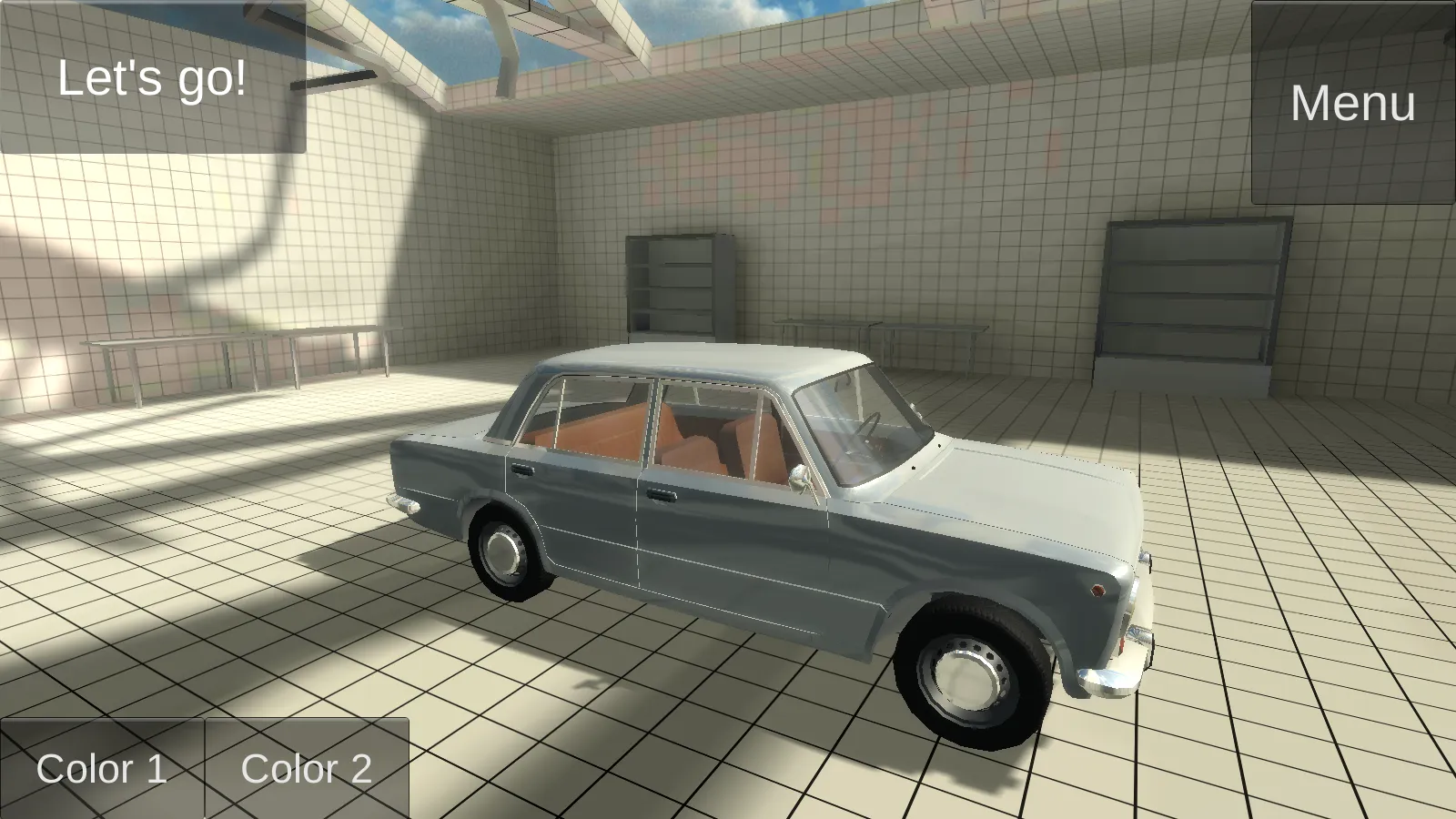Click the Let's go! button
The image size is (1456, 819).
[150, 77]
